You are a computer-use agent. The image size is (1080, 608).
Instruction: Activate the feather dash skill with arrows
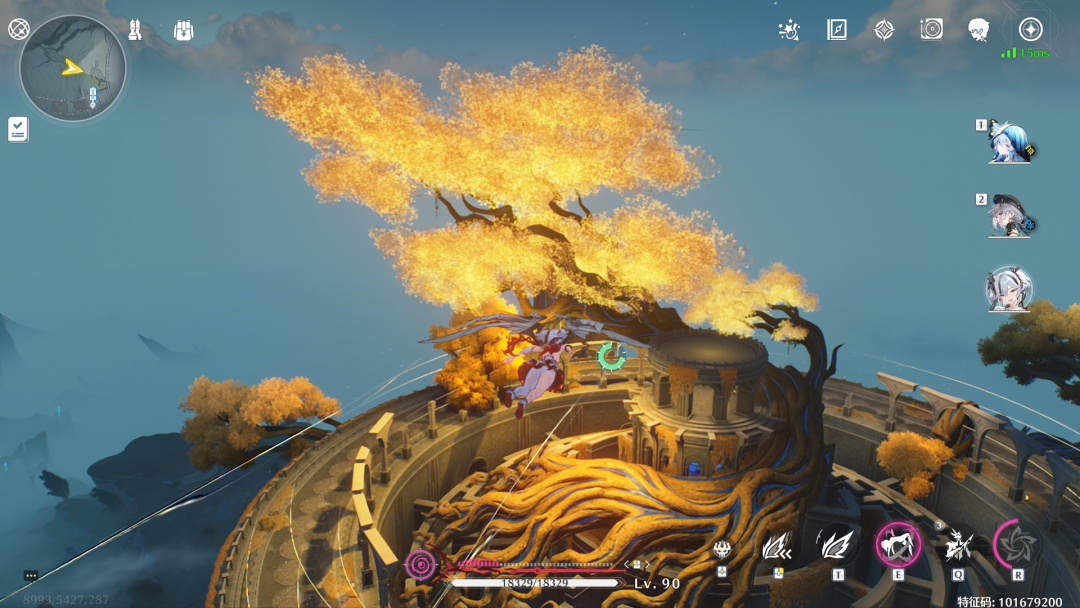[778, 546]
